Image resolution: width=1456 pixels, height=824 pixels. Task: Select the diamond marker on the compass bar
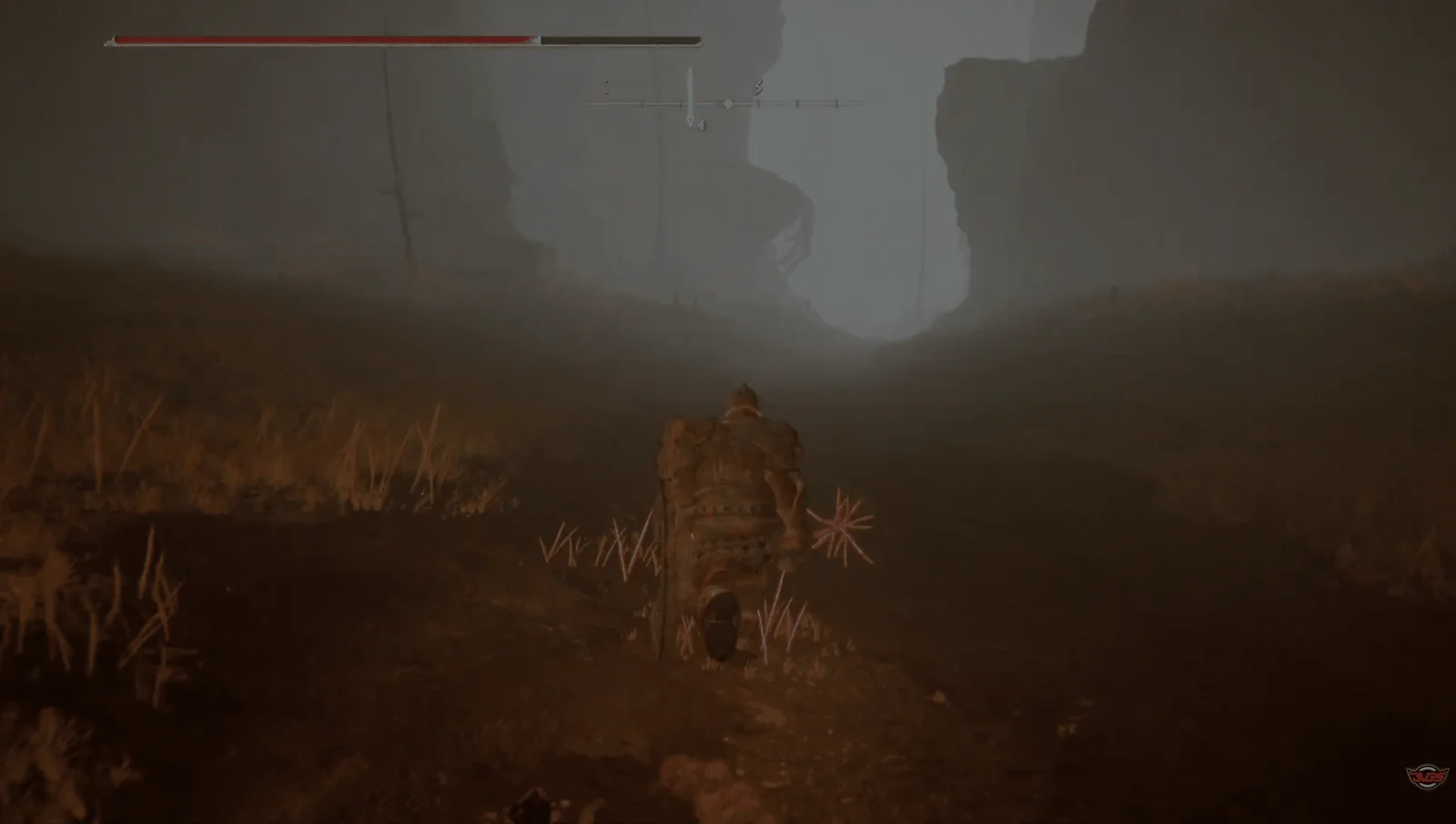[x=728, y=103]
